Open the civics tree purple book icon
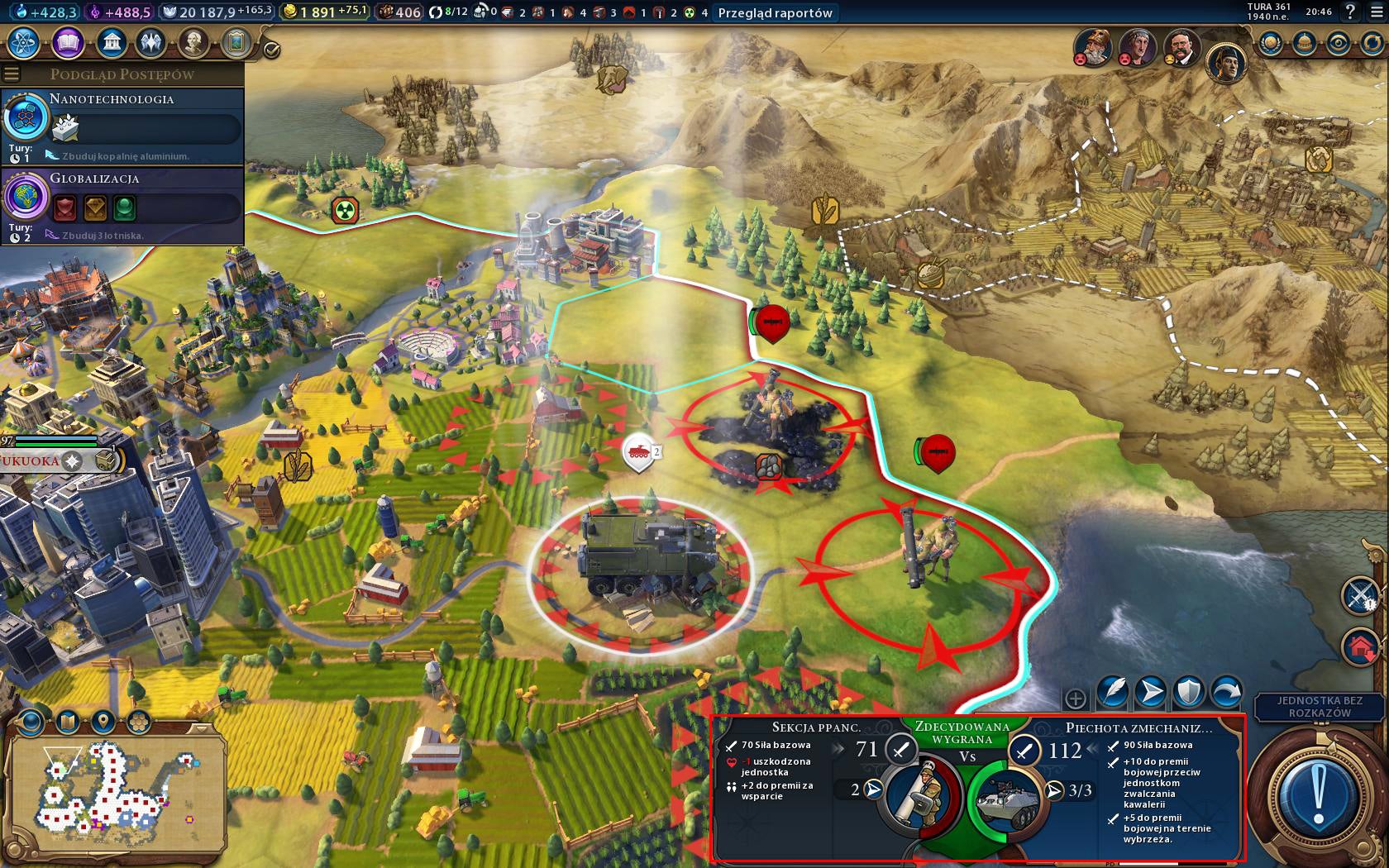This screenshot has height=868, width=1389. click(67, 43)
